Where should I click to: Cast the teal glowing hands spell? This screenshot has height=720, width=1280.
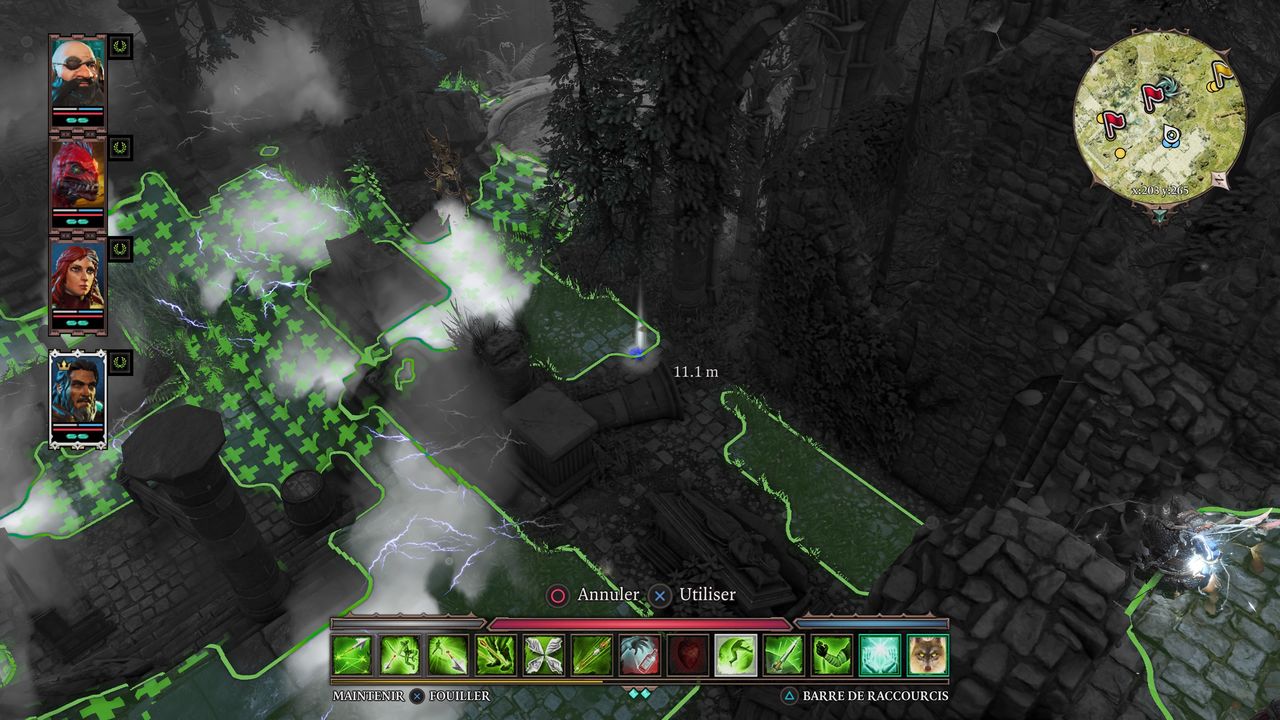pos(879,655)
